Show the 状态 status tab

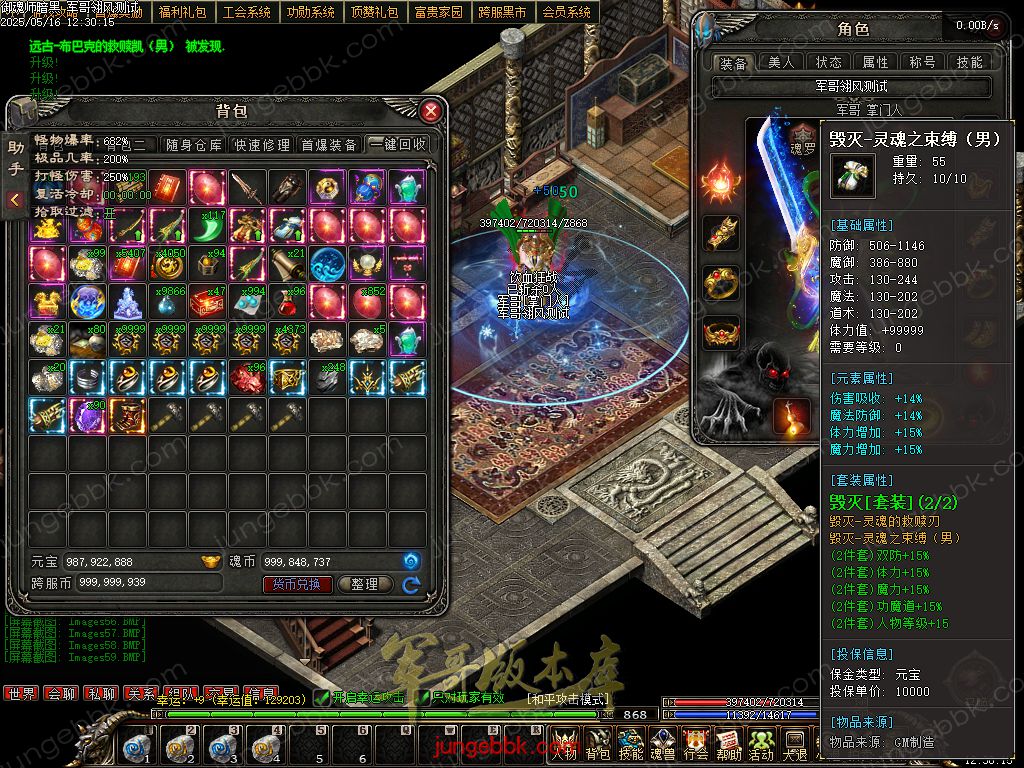(x=828, y=63)
